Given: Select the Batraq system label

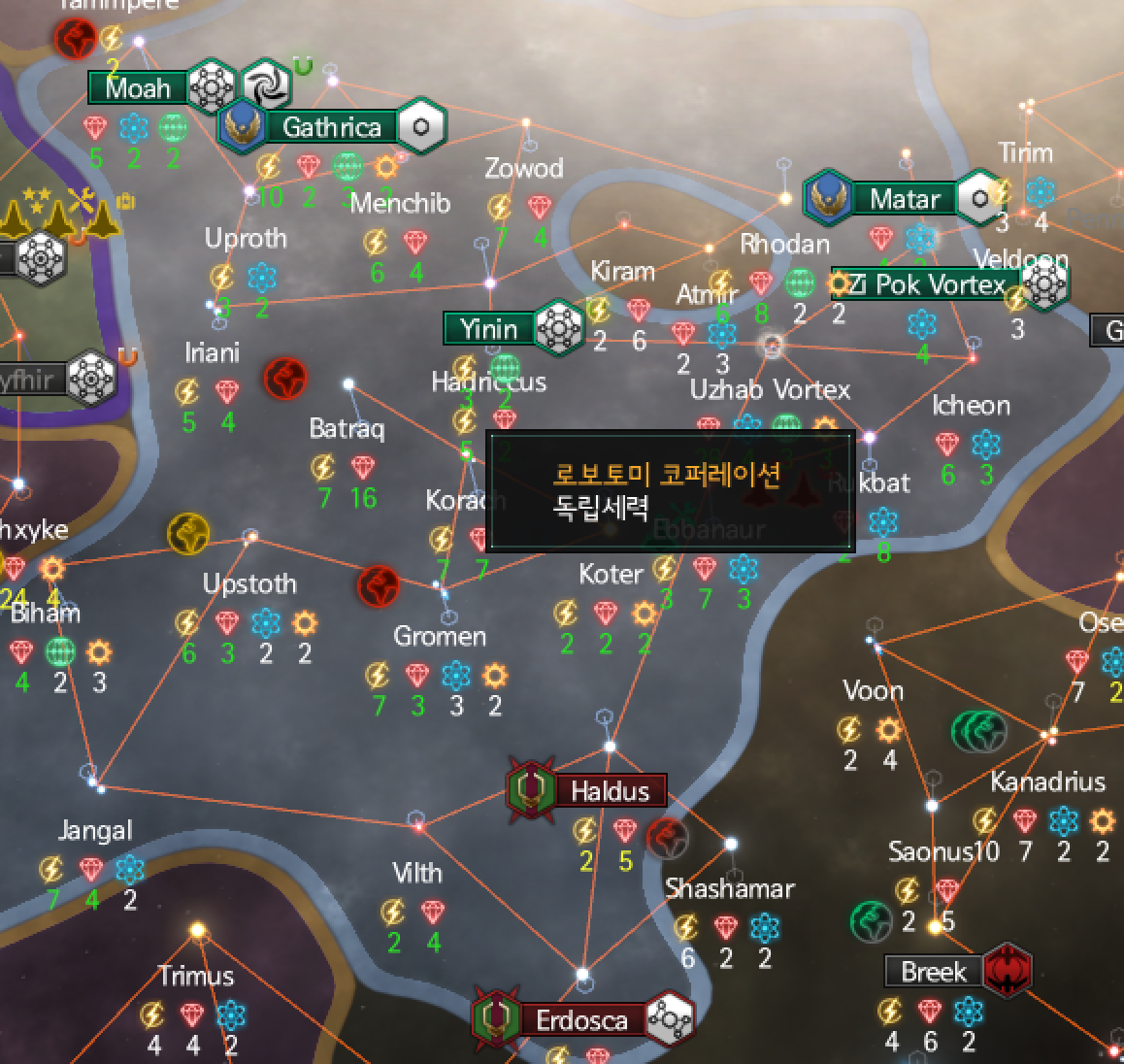Looking at the screenshot, I should 347,428.
